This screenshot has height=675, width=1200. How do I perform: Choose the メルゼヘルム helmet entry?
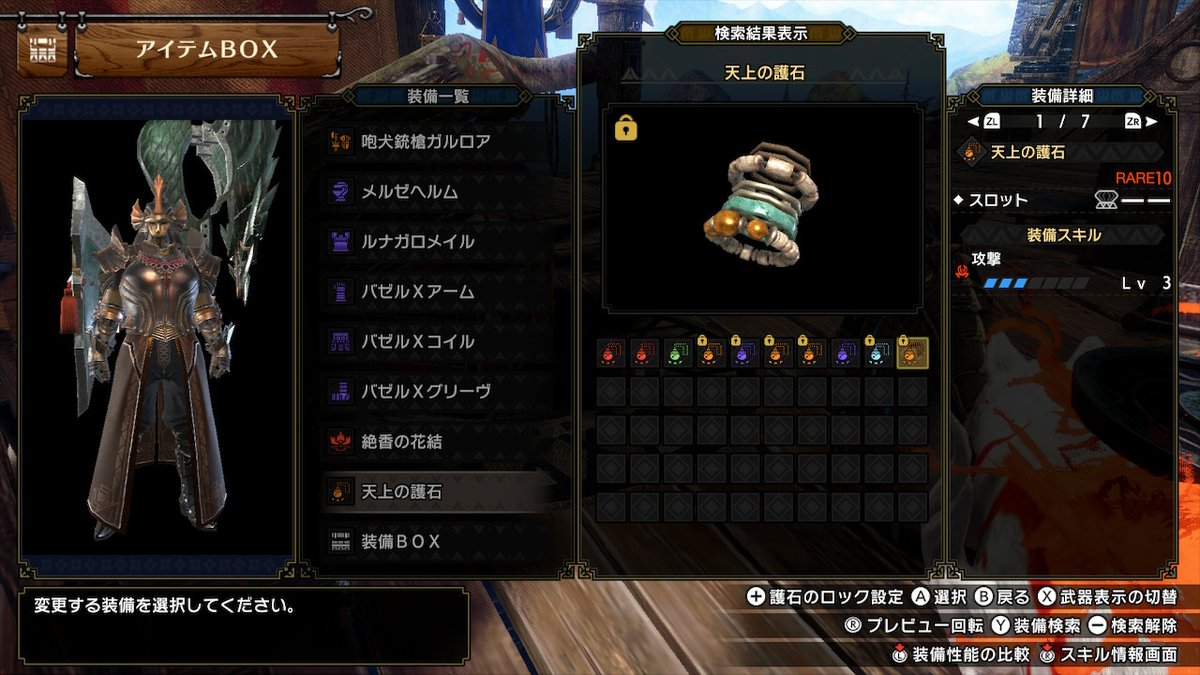(x=409, y=192)
